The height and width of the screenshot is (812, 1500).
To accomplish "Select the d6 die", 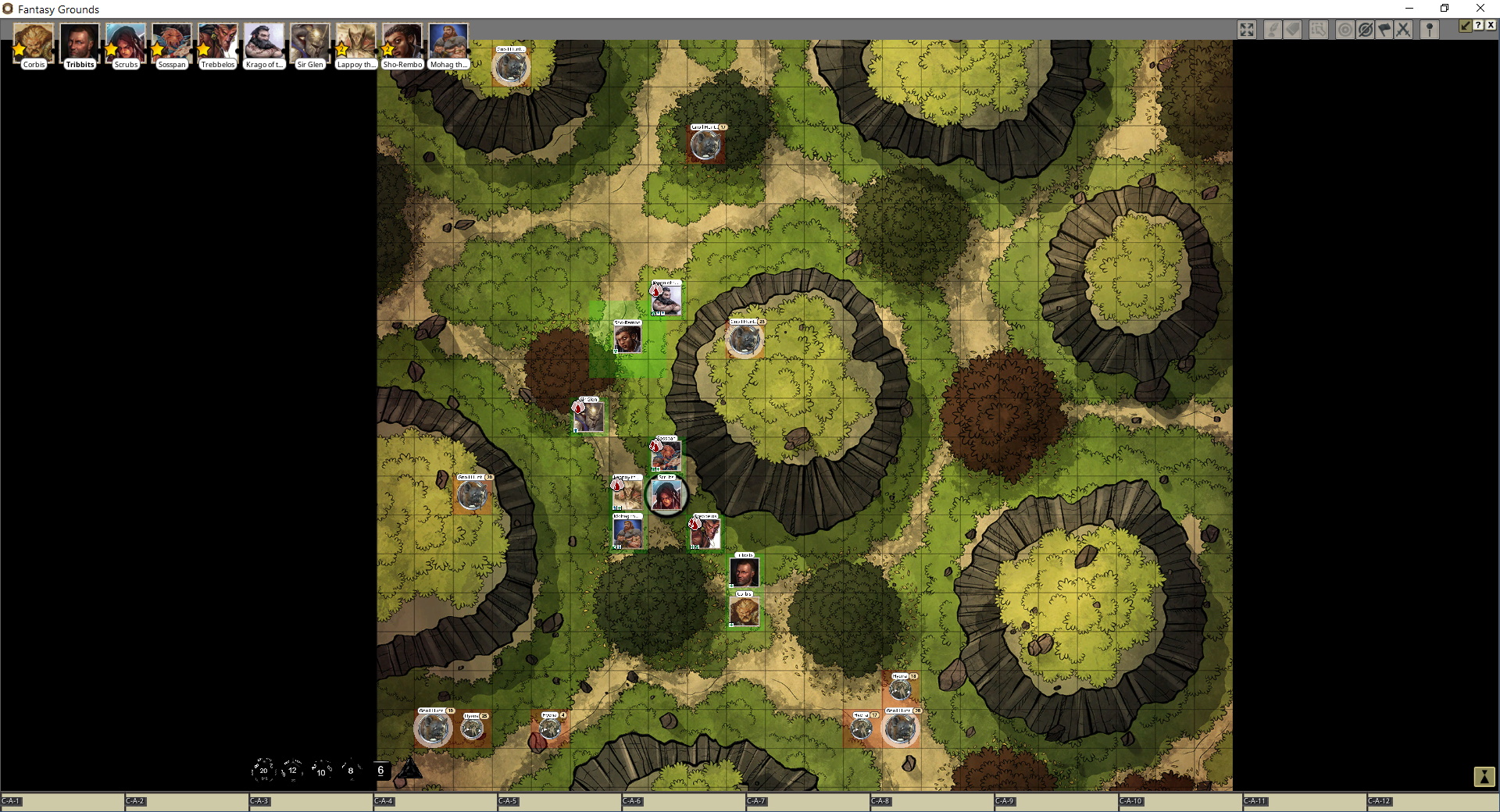I will (x=380, y=770).
